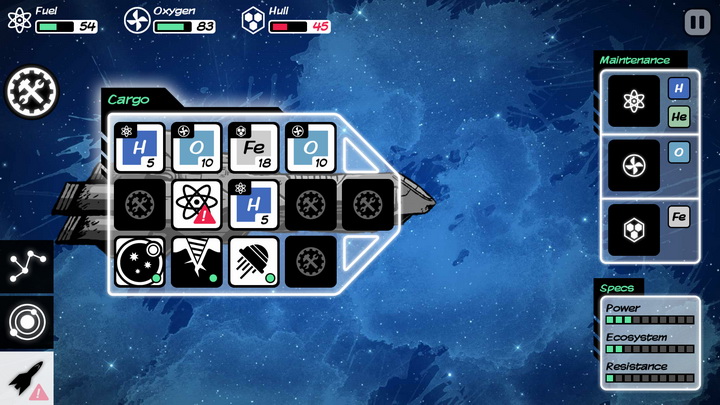Switch to the planet orbit tab
The width and height of the screenshot is (720, 405).
pos(25,322)
